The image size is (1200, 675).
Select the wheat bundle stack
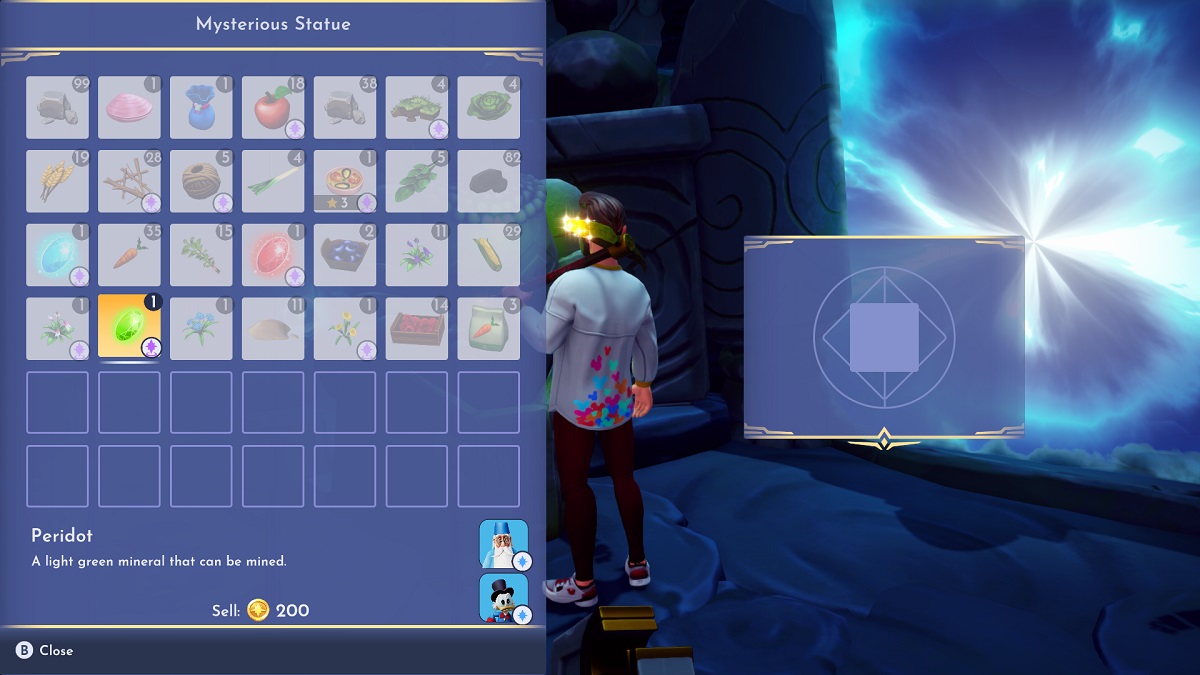(57, 181)
